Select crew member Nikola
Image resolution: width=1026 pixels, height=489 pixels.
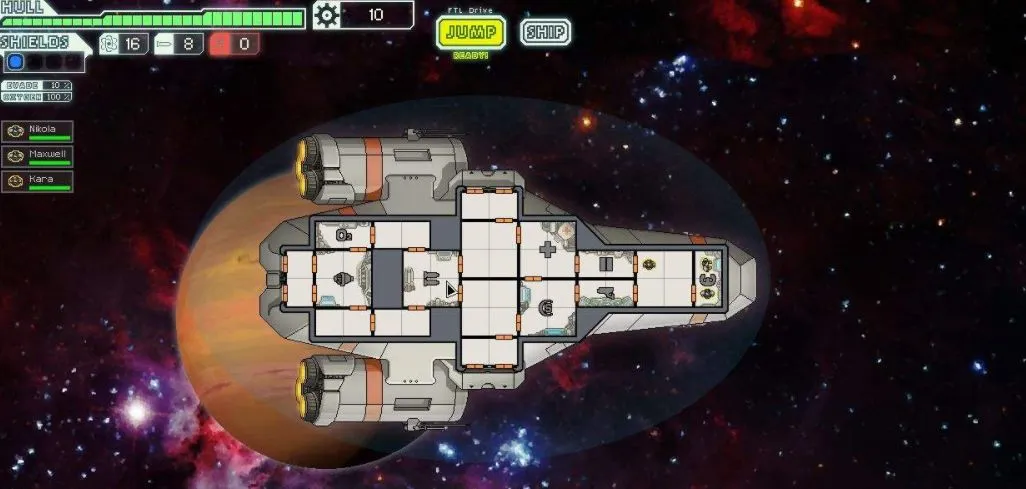click(x=38, y=131)
